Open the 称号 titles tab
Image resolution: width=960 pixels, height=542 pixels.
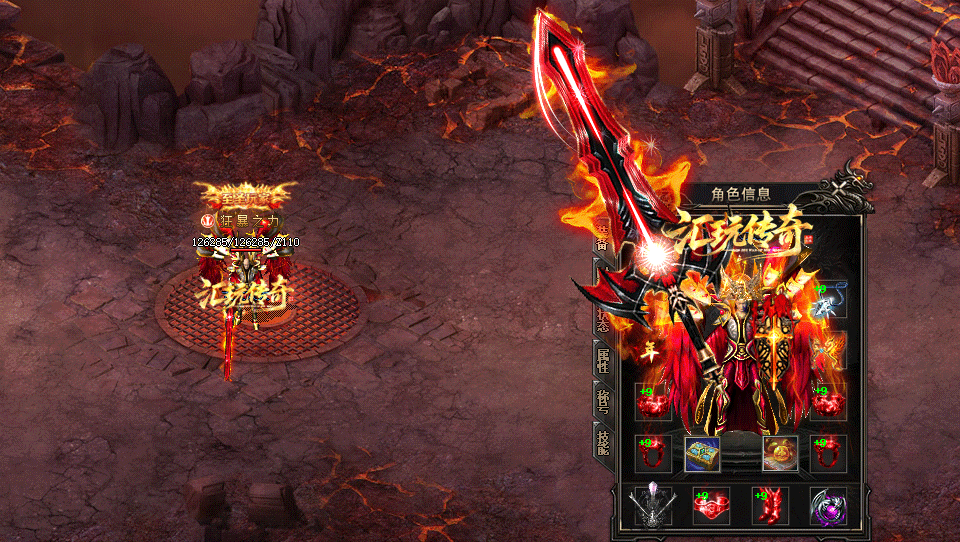pyautogui.click(x=603, y=402)
